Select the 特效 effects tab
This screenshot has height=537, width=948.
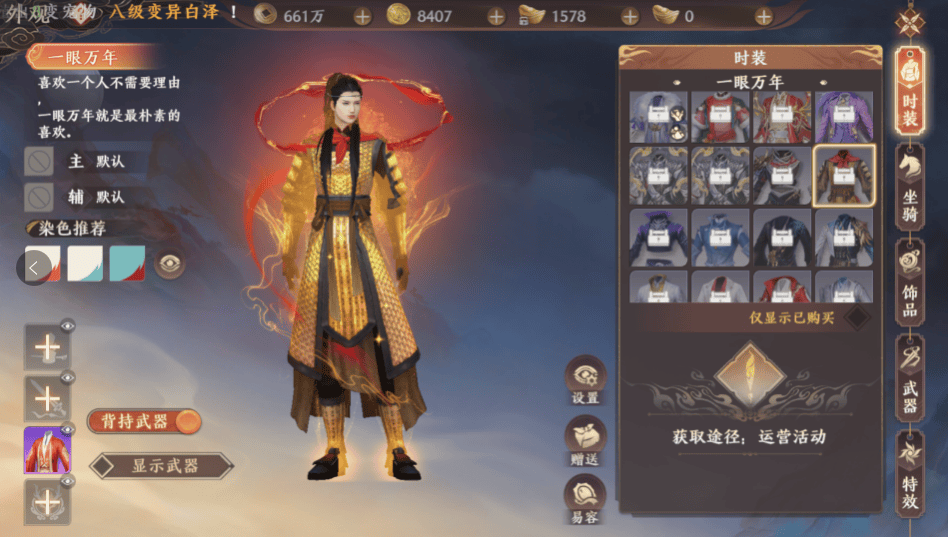910,475
